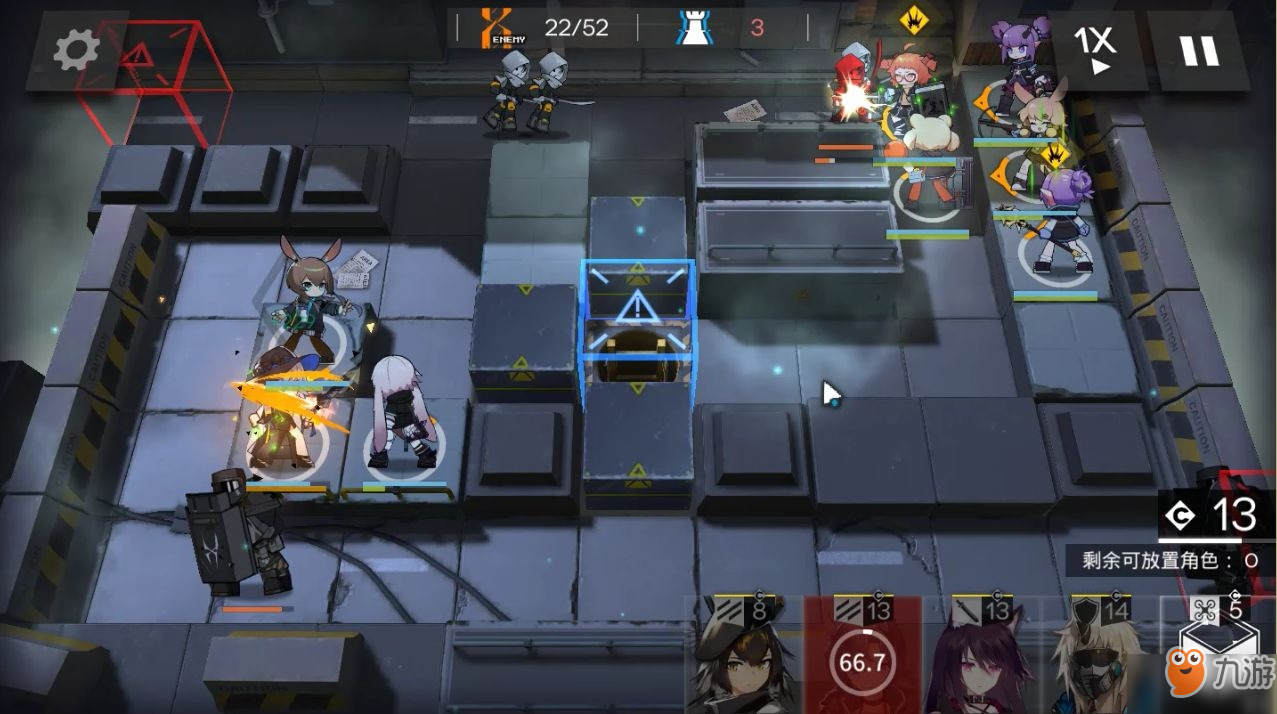Select the cost 13 guard operator card

[x=981, y=655]
